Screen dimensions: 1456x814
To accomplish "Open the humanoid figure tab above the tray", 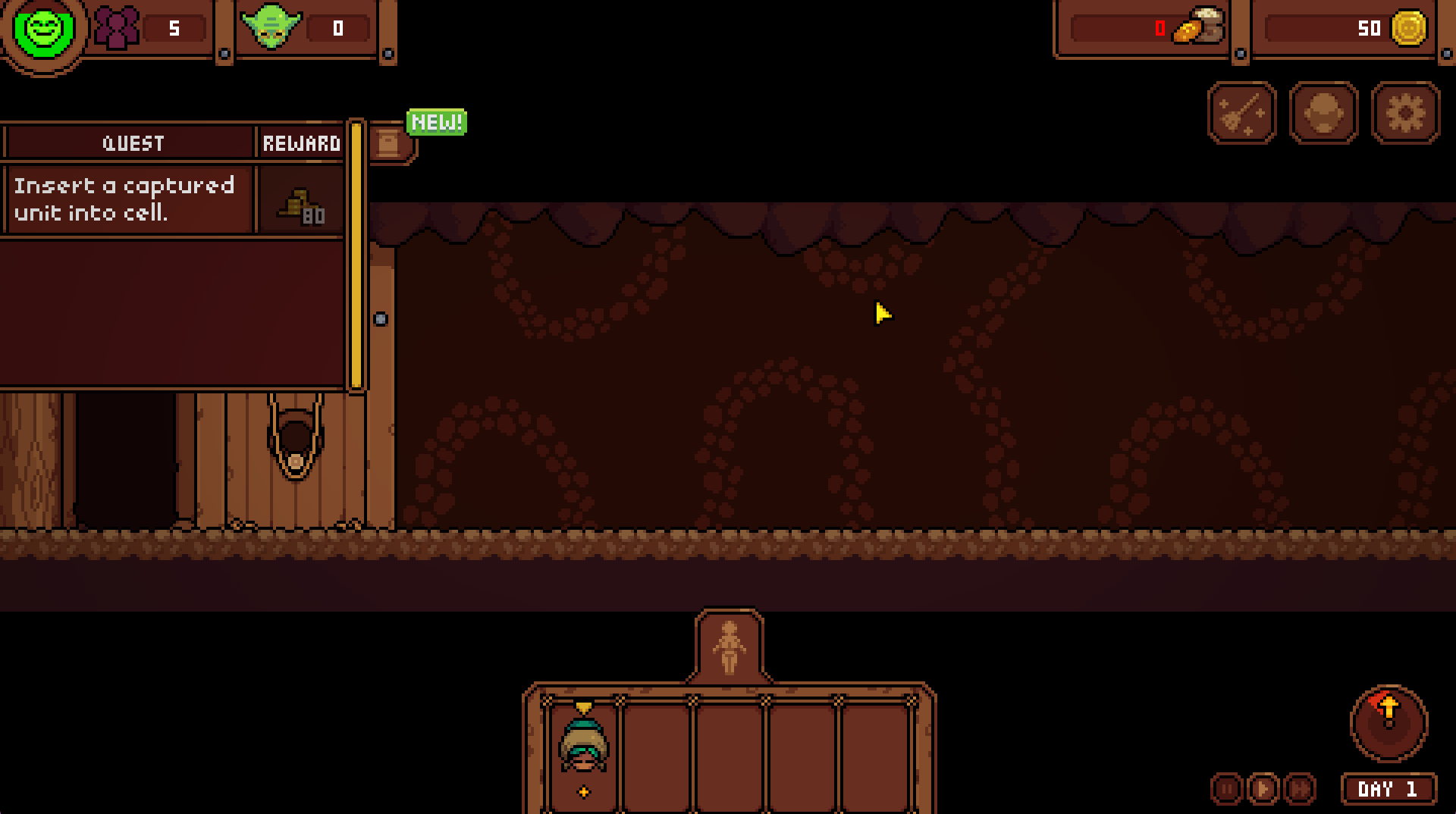I will (729, 647).
